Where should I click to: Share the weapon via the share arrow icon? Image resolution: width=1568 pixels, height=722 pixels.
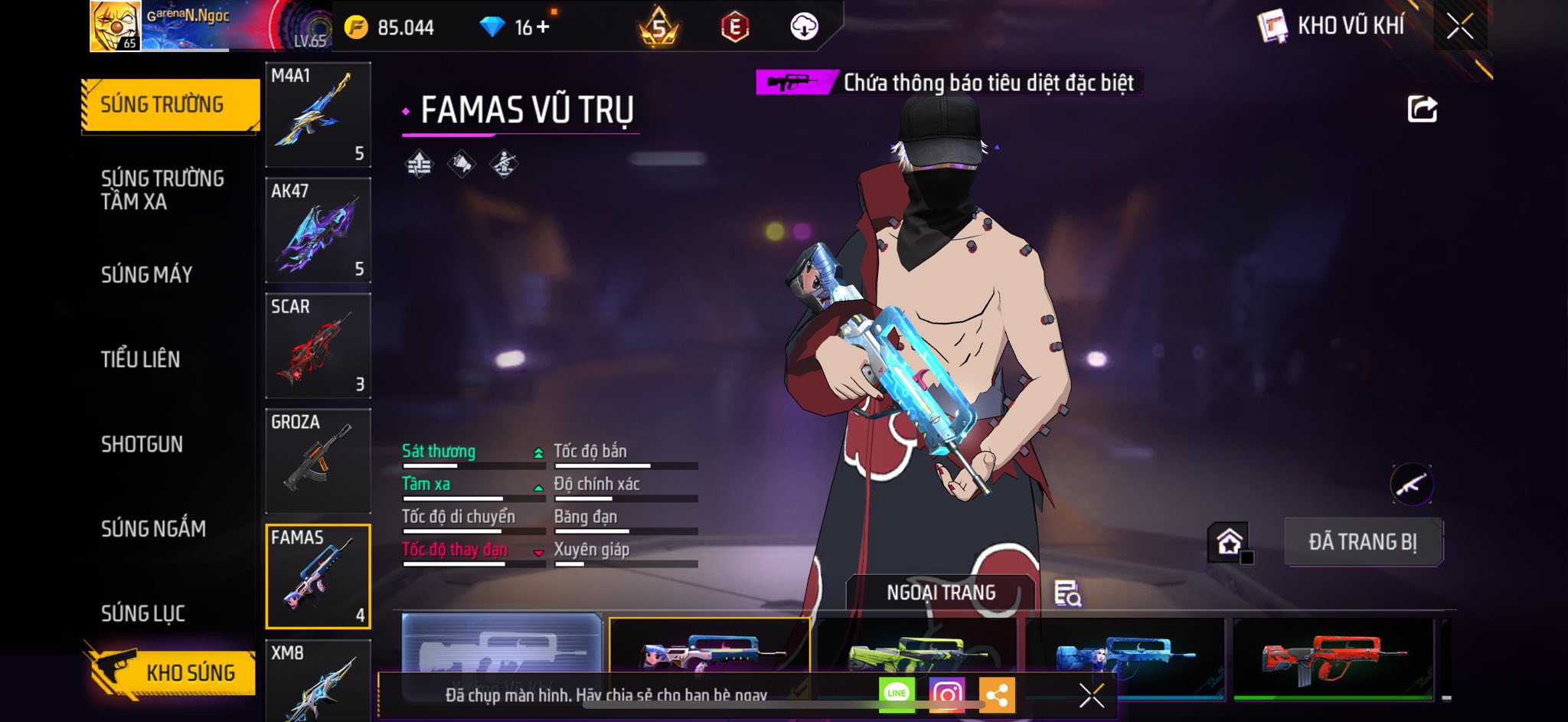(1422, 109)
